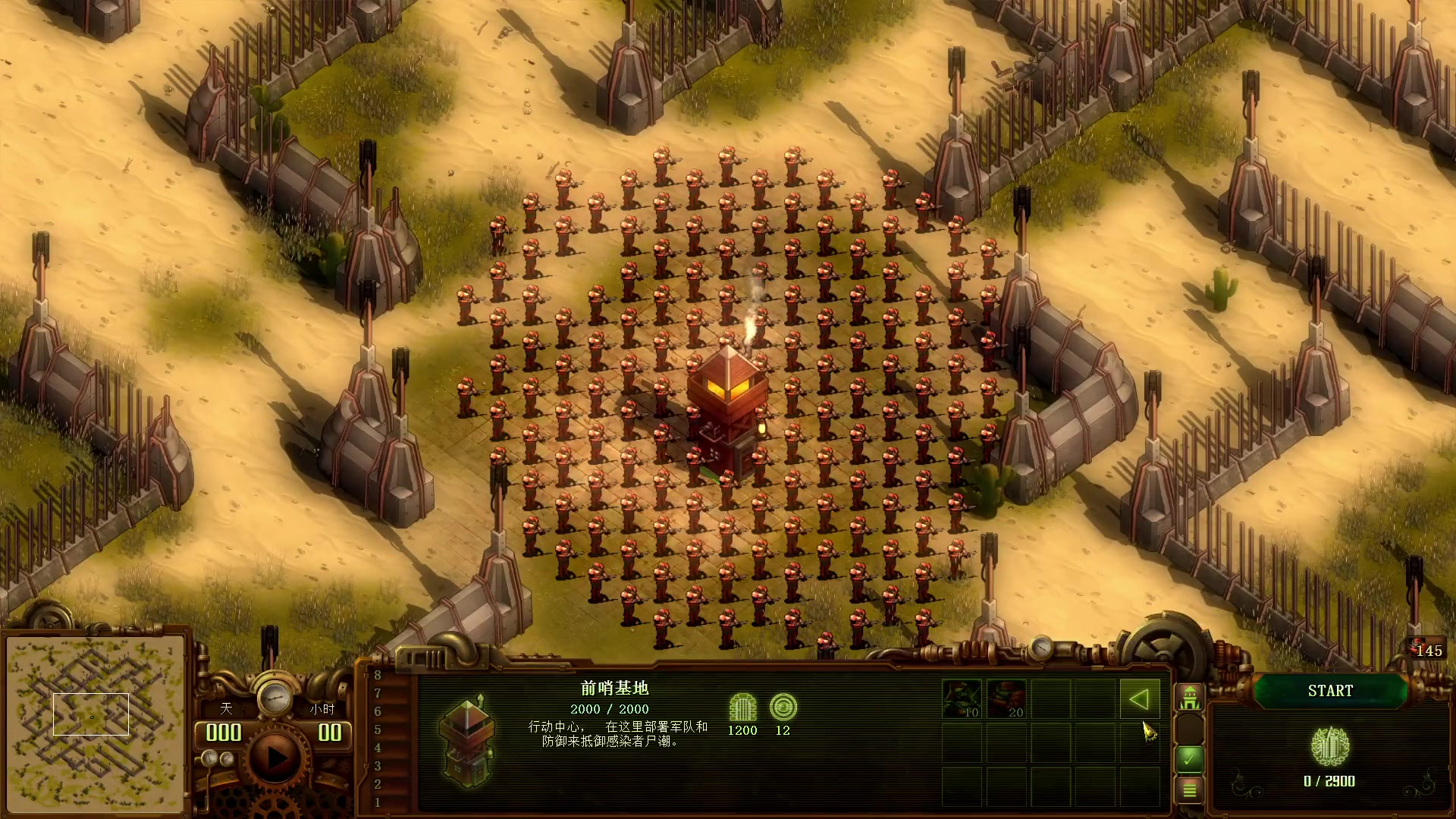
Task: Select the unit slot costing 10
Action: pyautogui.click(x=962, y=699)
